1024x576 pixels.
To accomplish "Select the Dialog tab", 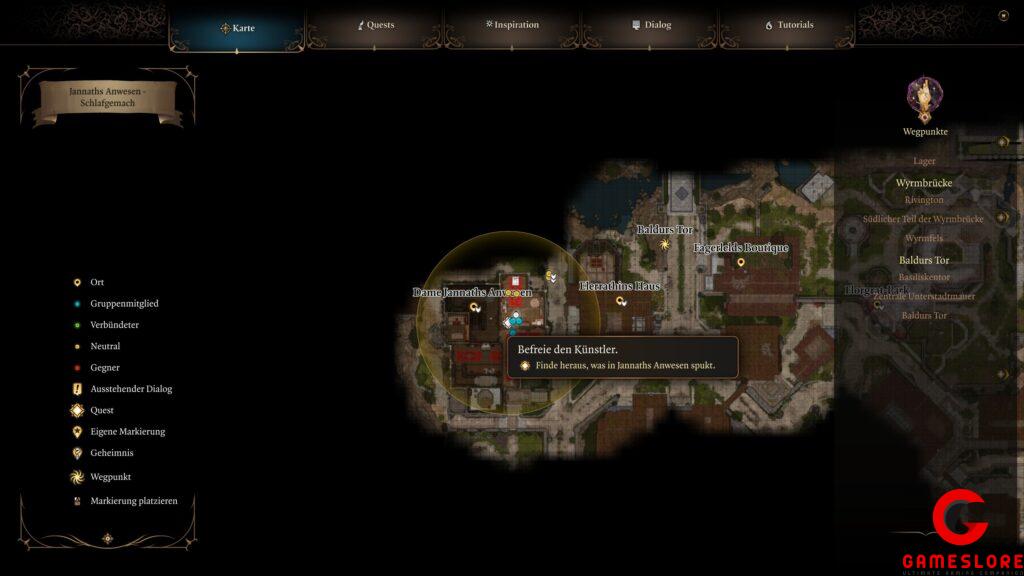I will (651, 25).
